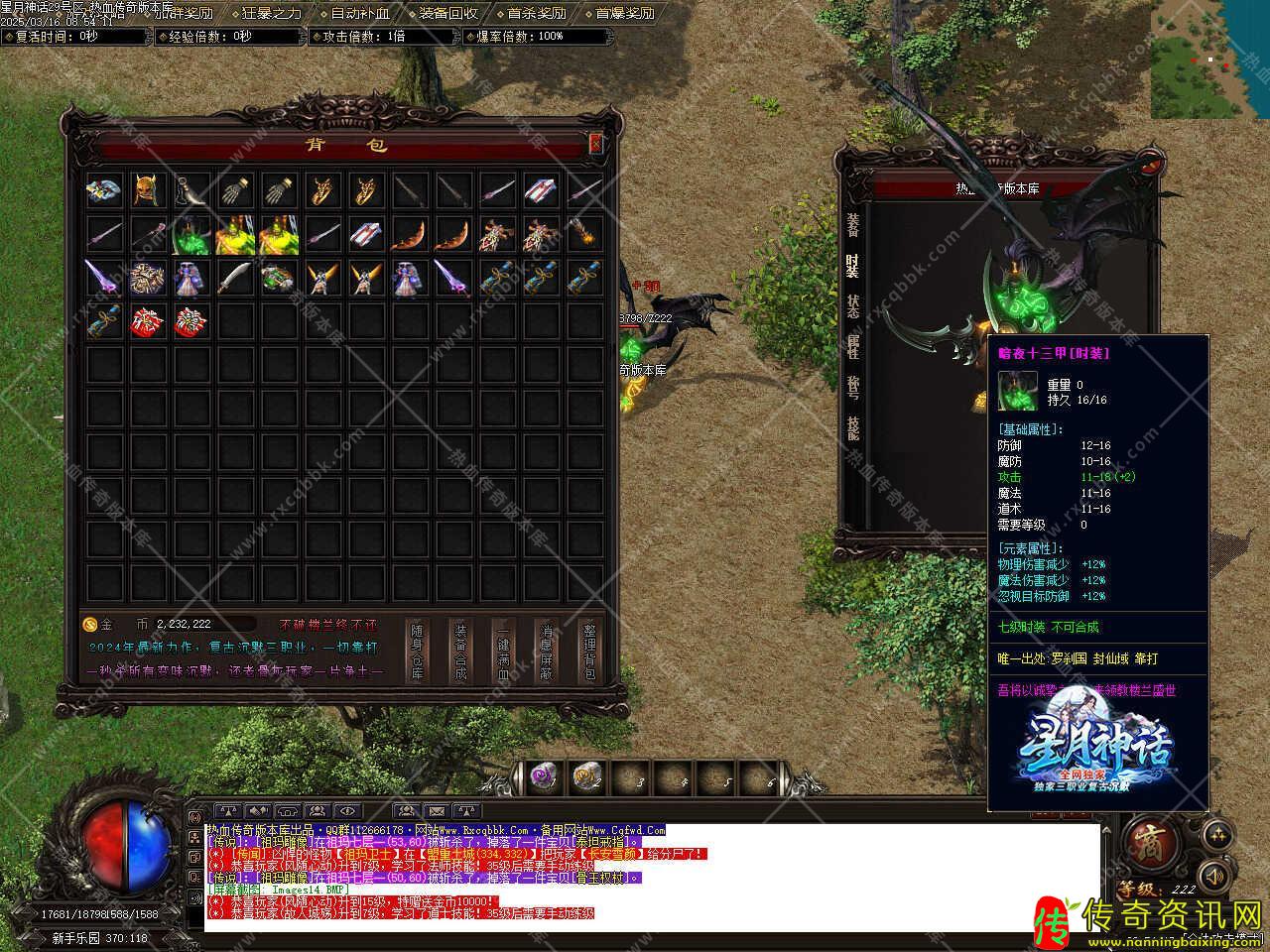1270x952 pixels.
Task: Click the 装备合成 equipment crafting button
Action: [460, 652]
